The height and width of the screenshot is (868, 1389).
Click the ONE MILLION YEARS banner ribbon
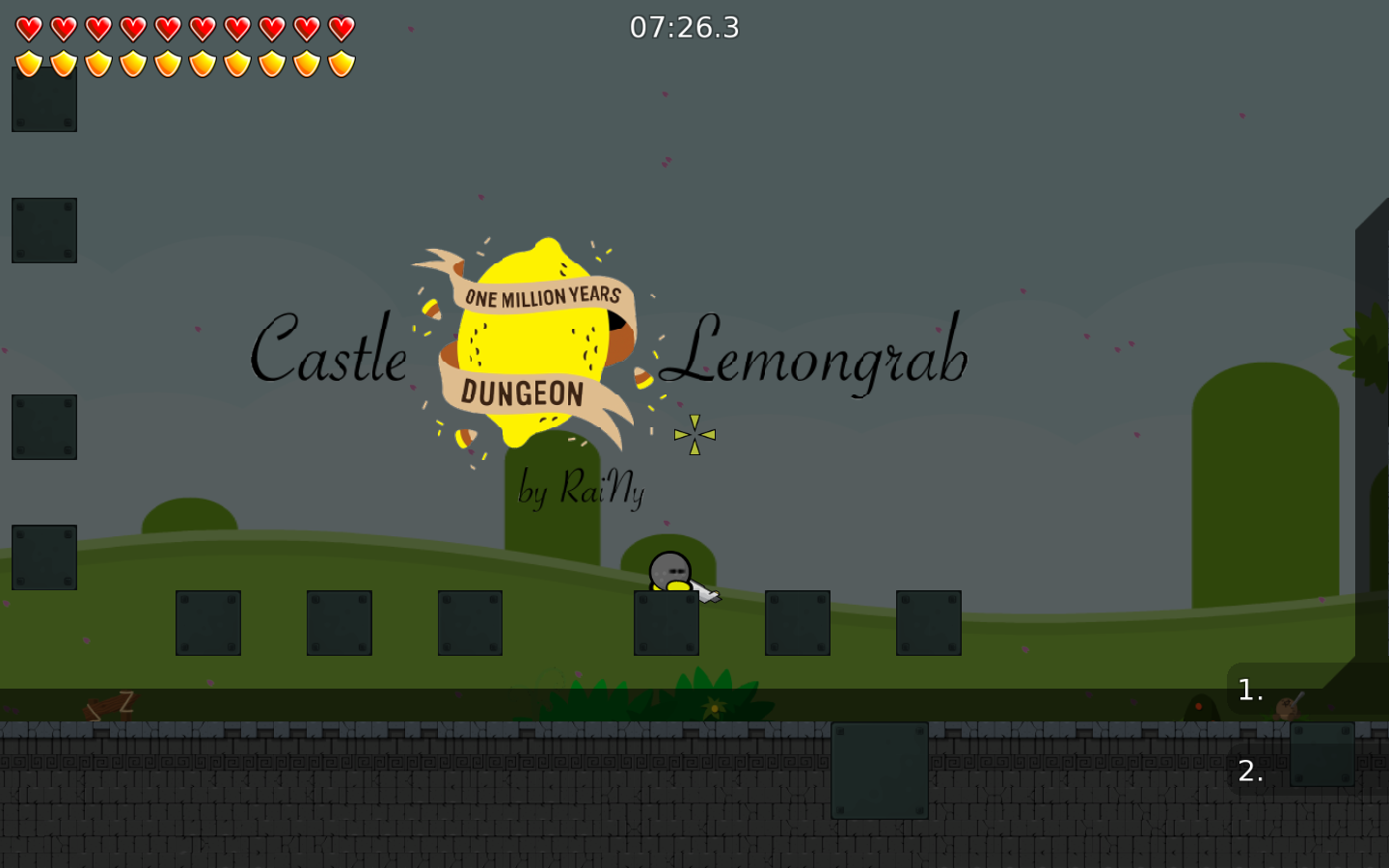click(543, 294)
